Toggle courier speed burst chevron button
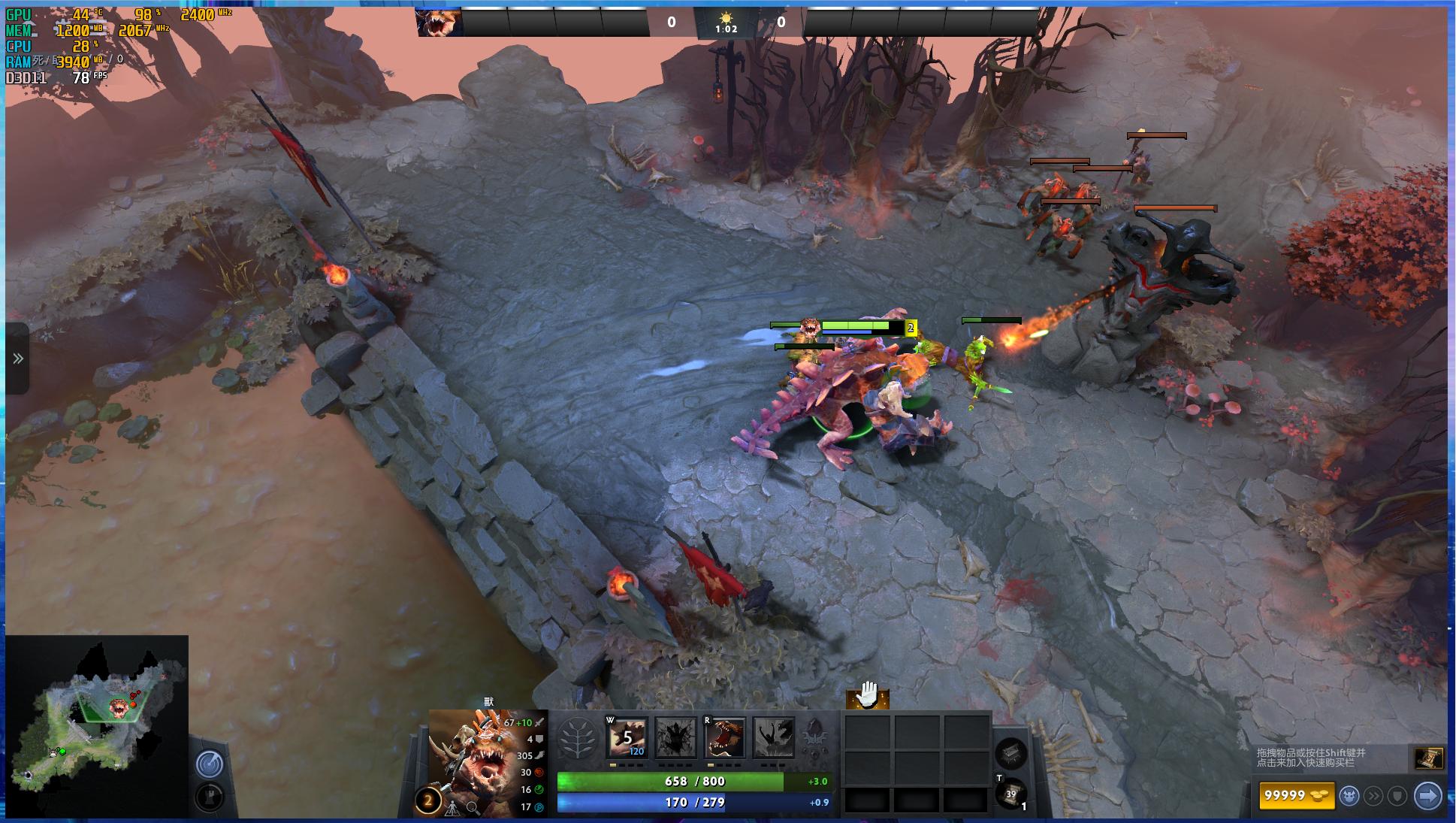This screenshot has height=823, width=1456. (1373, 795)
